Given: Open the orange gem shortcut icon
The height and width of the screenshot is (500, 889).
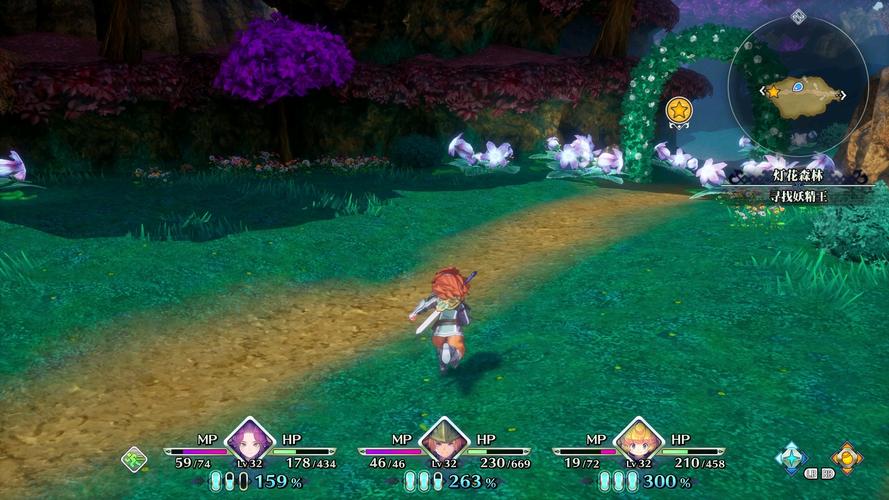Looking at the screenshot, I should 846,457.
